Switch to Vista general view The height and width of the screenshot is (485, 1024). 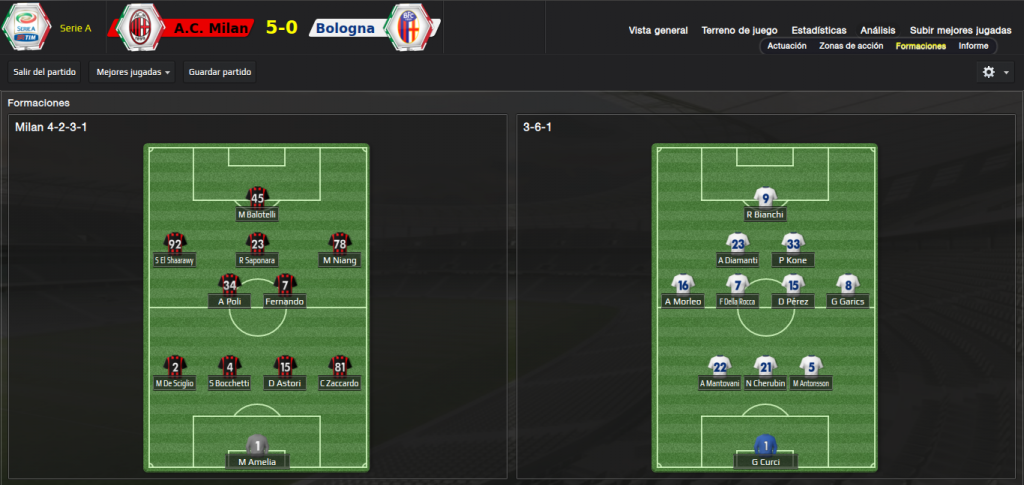click(x=658, y=30)
